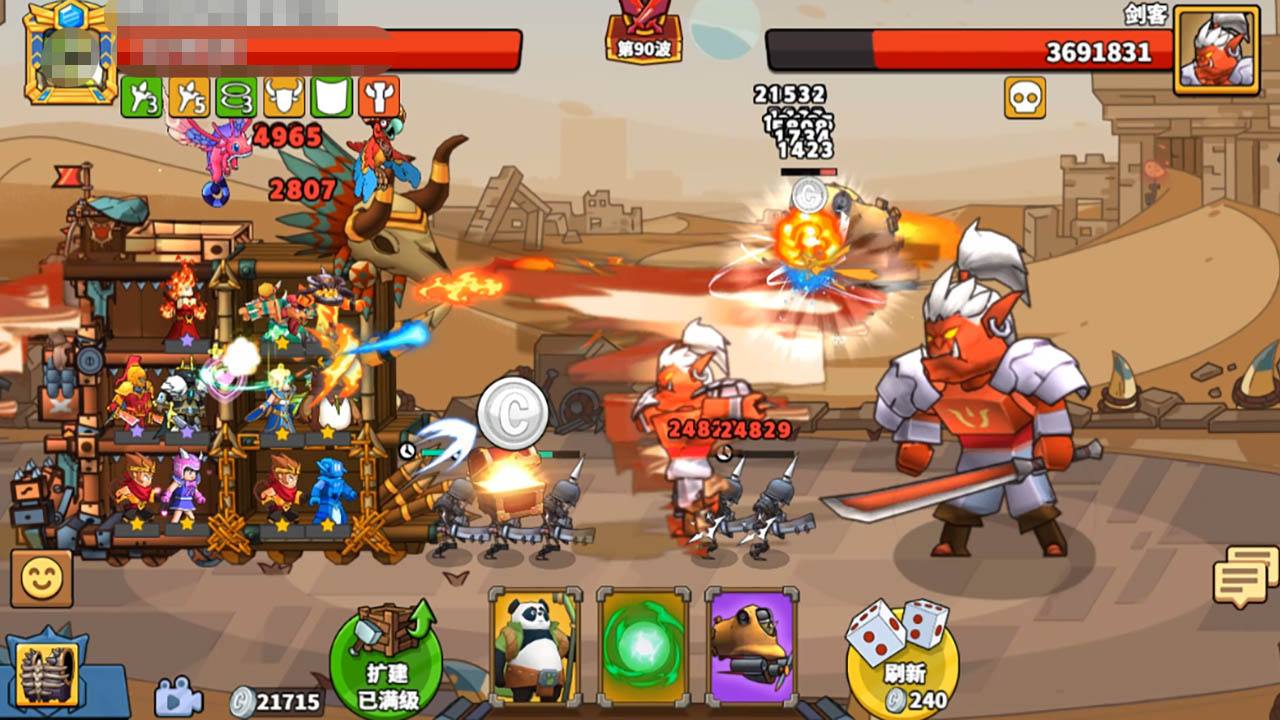Choose the green swirling orb card
Screen dimensions: 1280x720
pos(643,645)
